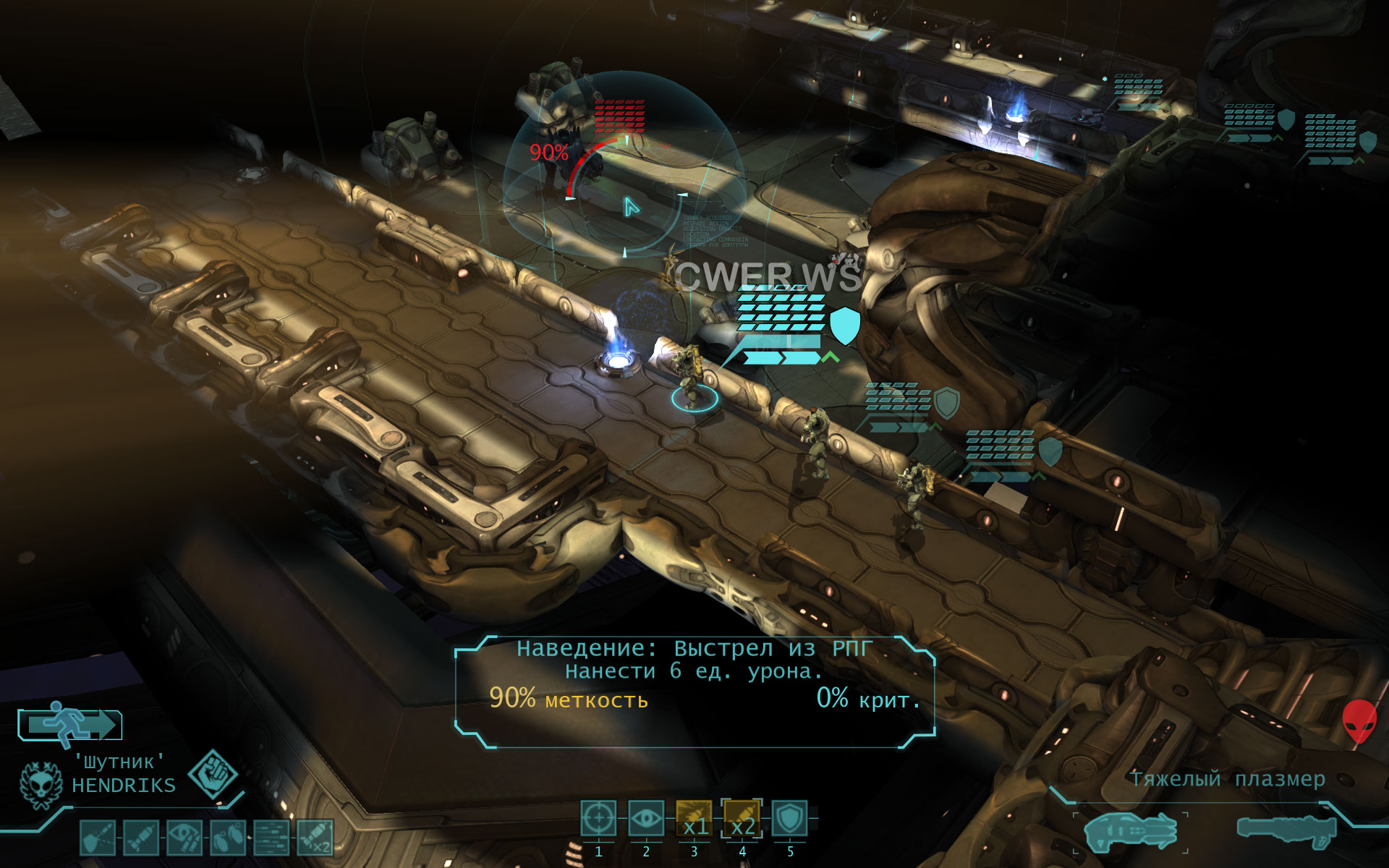Screen dimensions: 1389x868
Task: Activate the Overwatch eye ability
Action: tap(646, 820)
